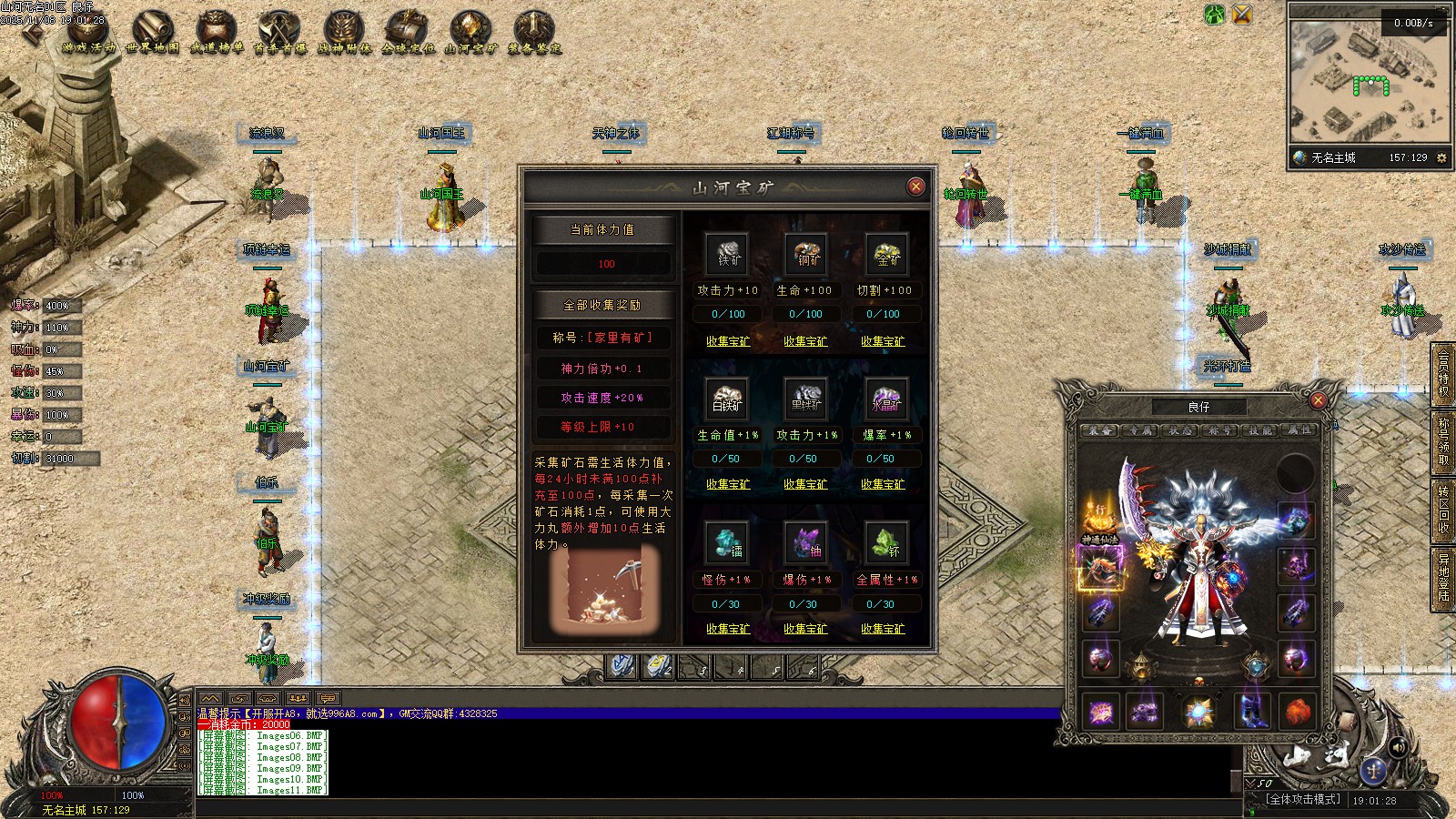Close the 良仔 character equipment panel
Image resolution: width=1456 pixels, height=819 pixels.
1318,400
